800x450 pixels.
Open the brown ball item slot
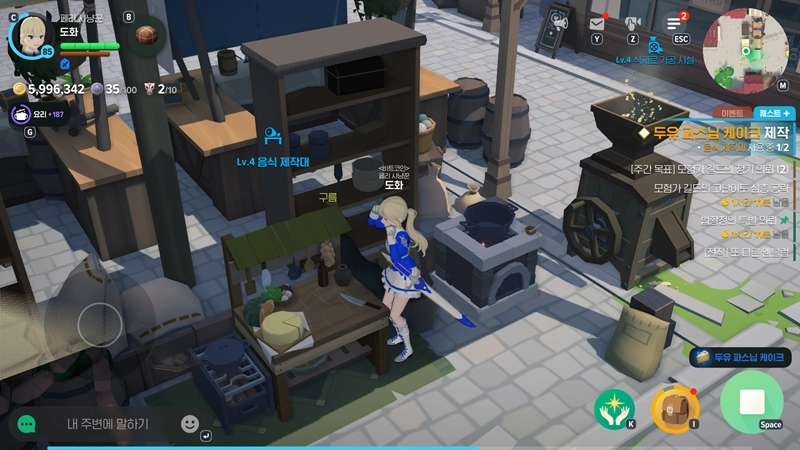tap(148, 35)
